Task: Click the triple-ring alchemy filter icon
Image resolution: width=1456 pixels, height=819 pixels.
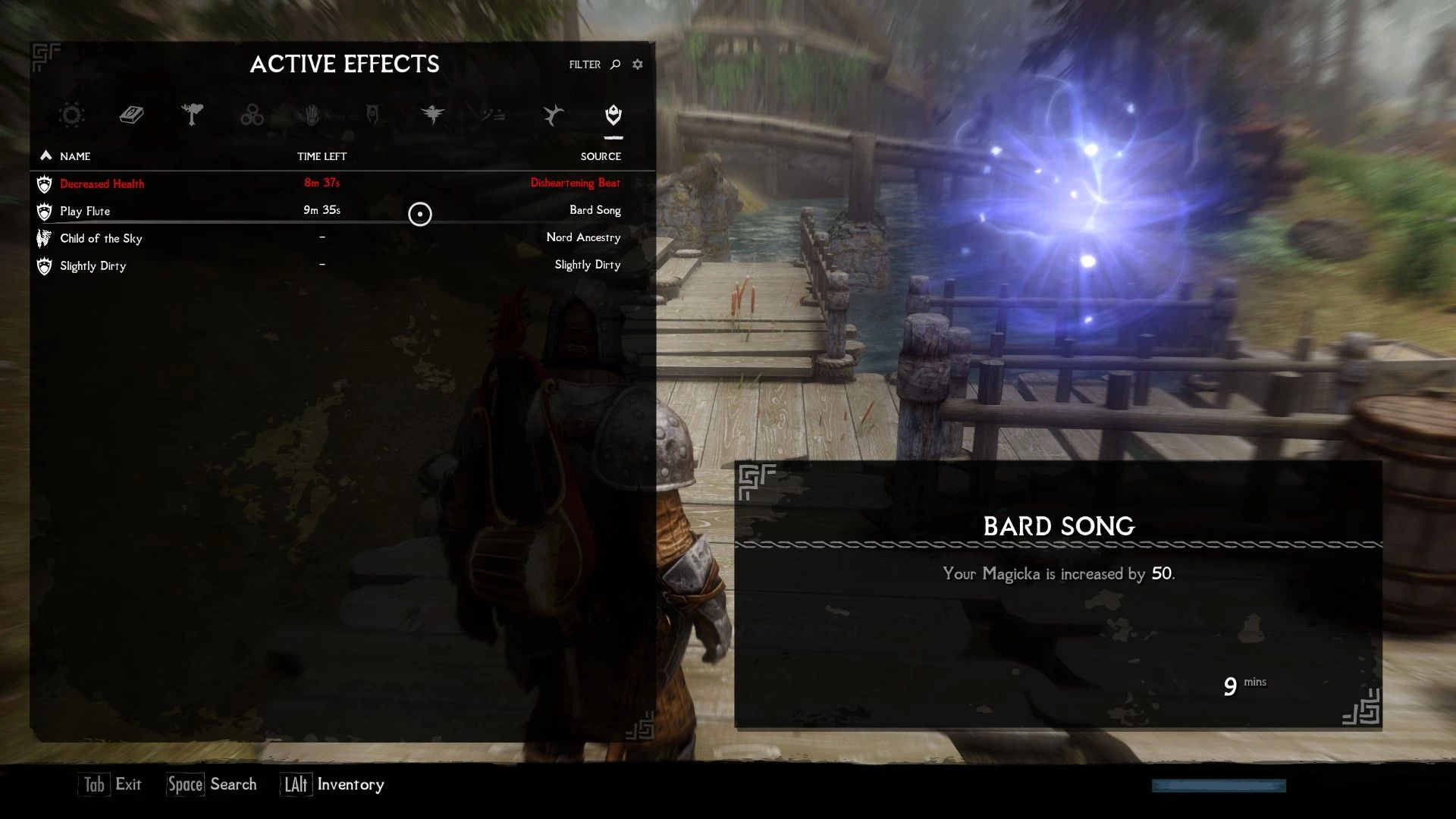Action: coord(252,115)
